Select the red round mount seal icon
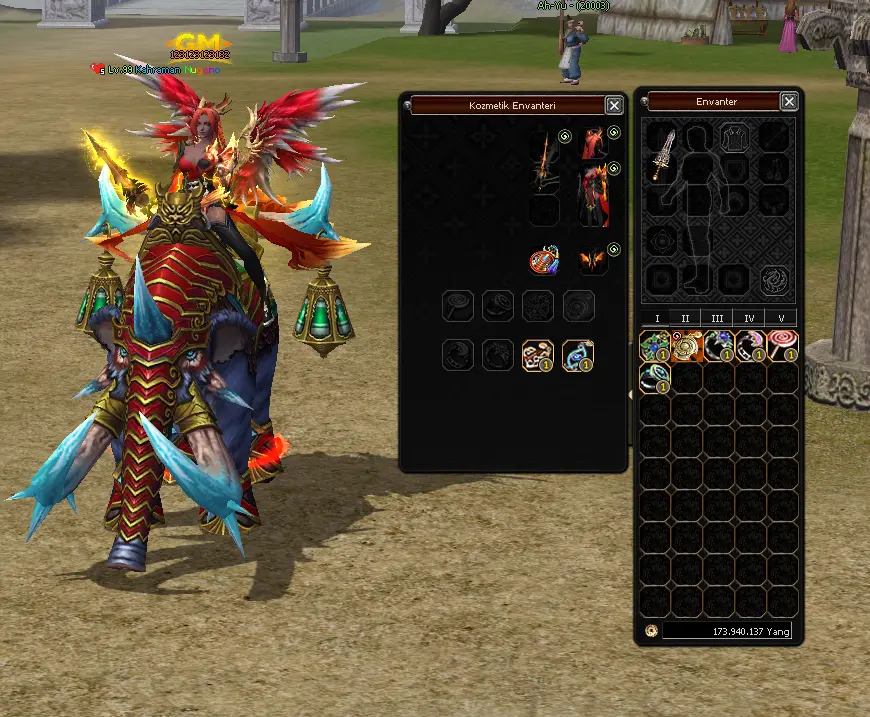870x717 pixels. 544,261
